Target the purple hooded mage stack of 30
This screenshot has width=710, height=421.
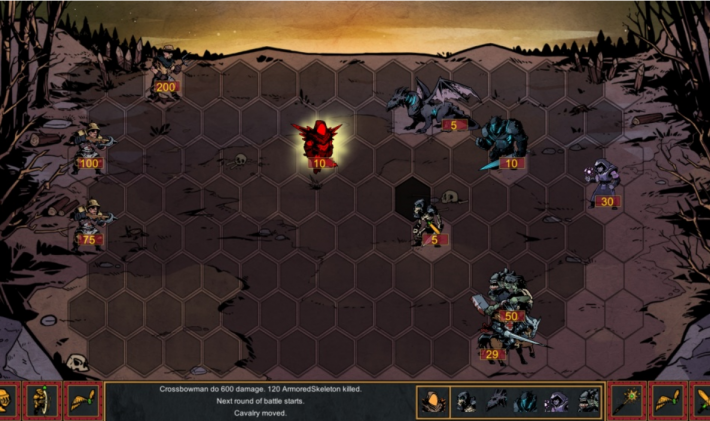603,183
